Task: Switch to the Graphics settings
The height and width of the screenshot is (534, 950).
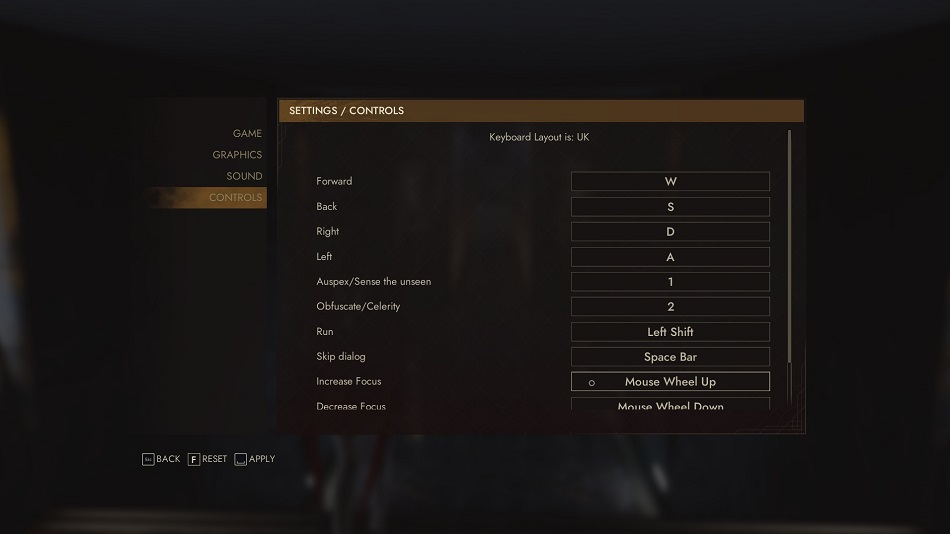Action: click(237, 155)
